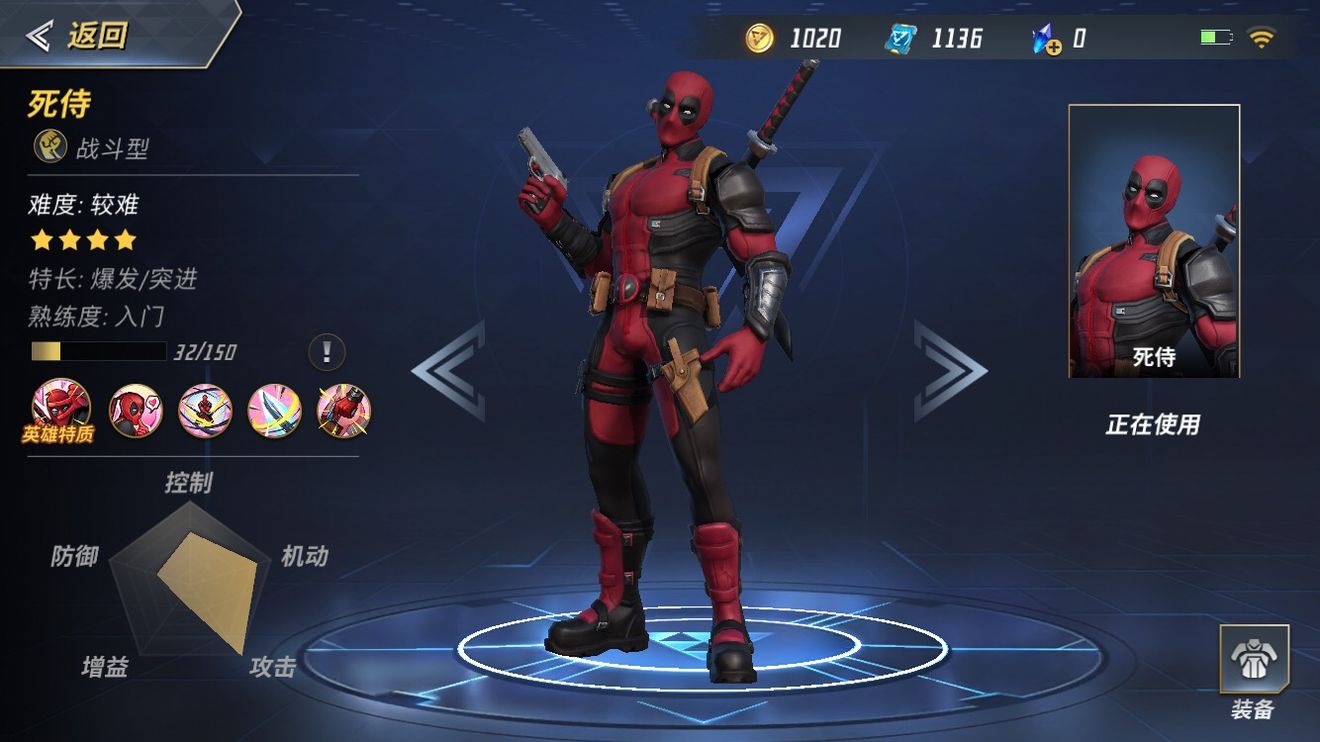Open the proficiency info exclamation icon

tap(326, 352)
